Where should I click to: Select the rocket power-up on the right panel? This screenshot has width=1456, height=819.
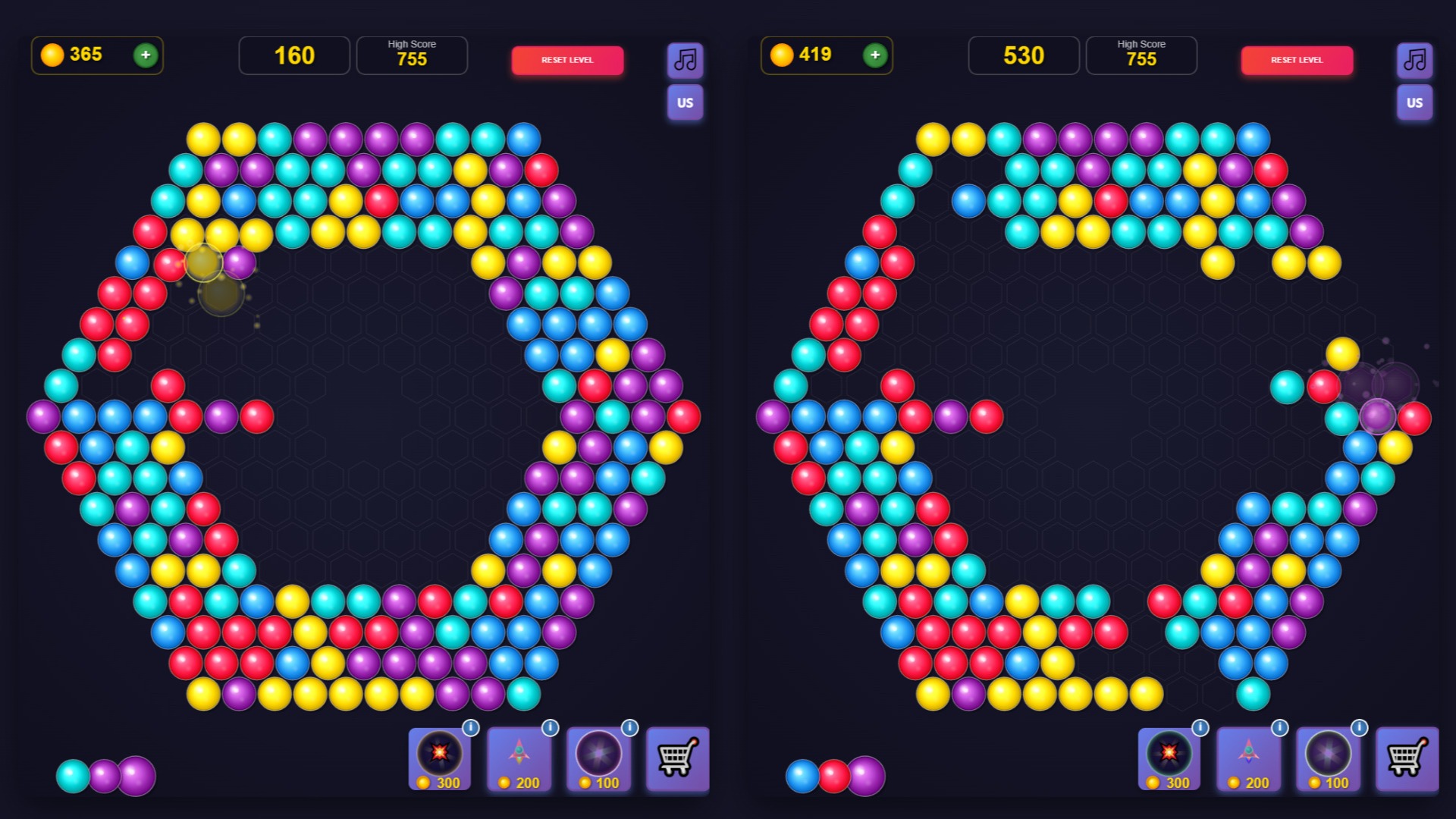(x=1250, y=758)
